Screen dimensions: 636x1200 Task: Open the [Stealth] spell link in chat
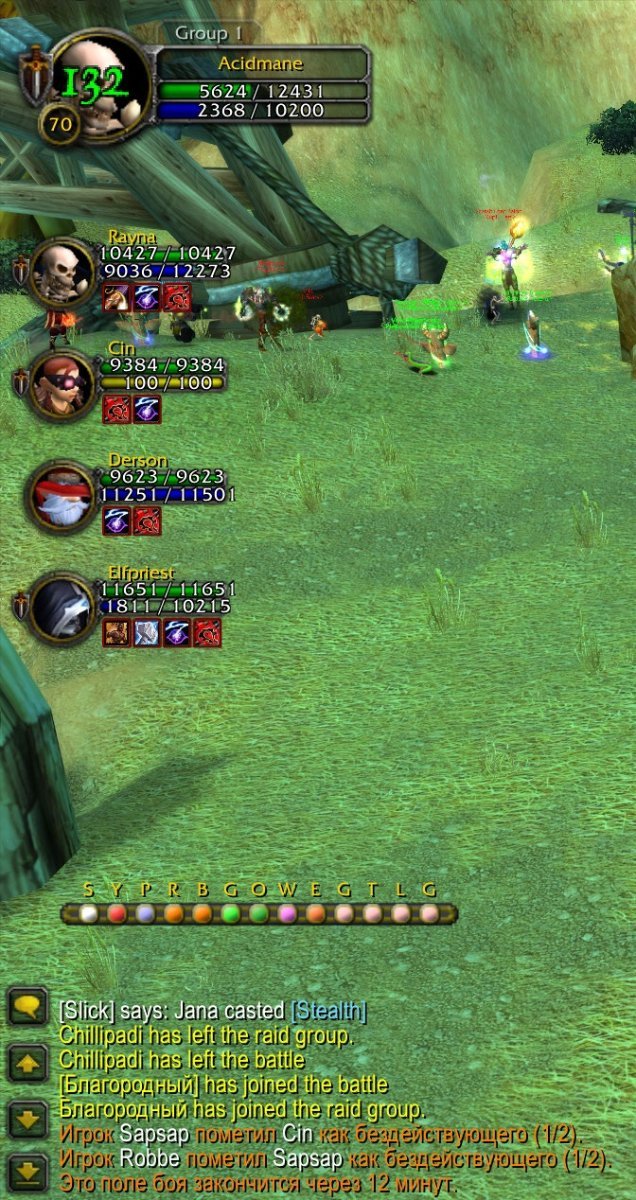(x=328, y=1011)
